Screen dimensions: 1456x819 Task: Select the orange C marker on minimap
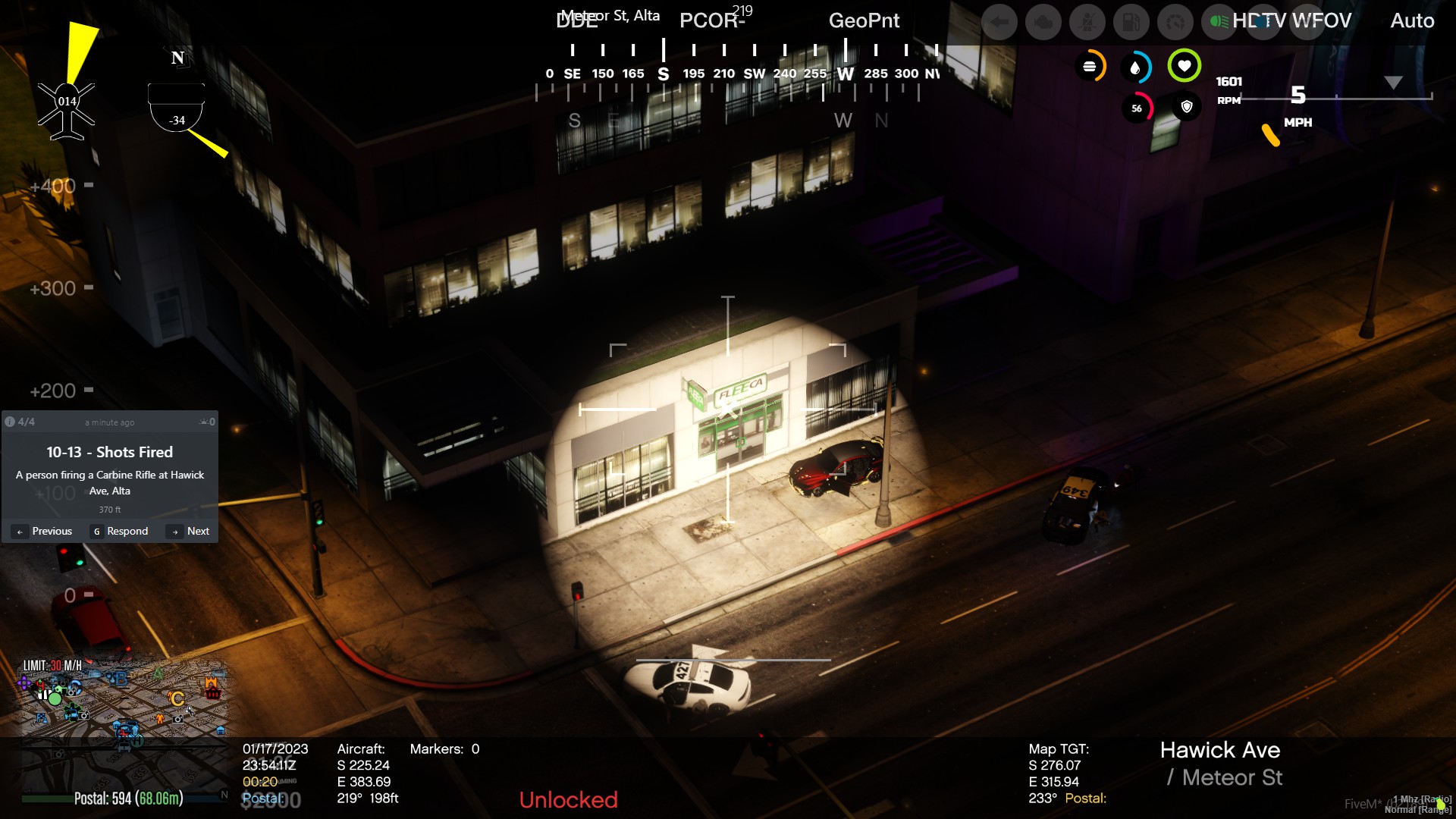(x=177, y=698)
